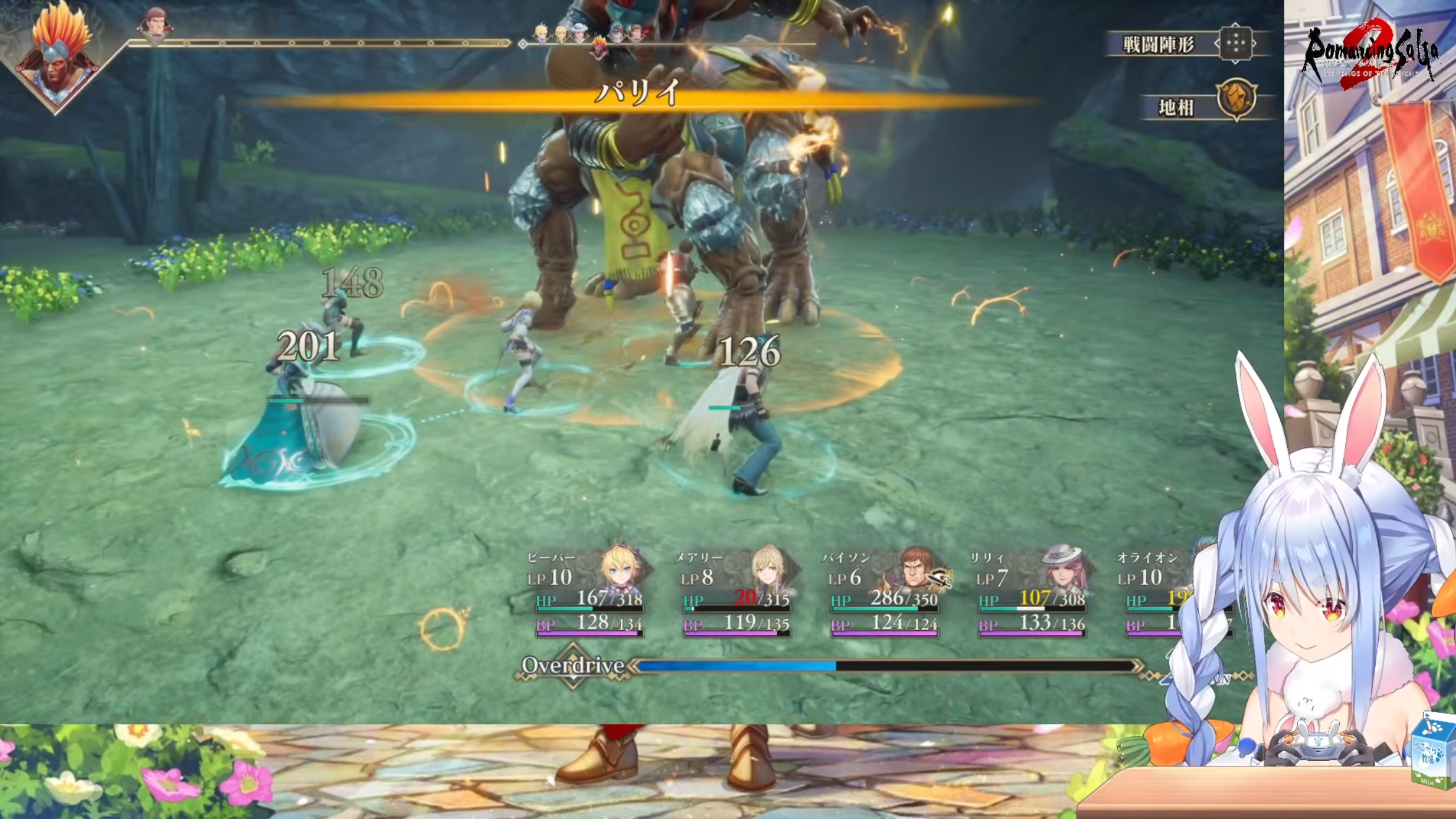Click バイソン's party status panel
This screenshot has height=819, width=1456.
coord(884,592)
